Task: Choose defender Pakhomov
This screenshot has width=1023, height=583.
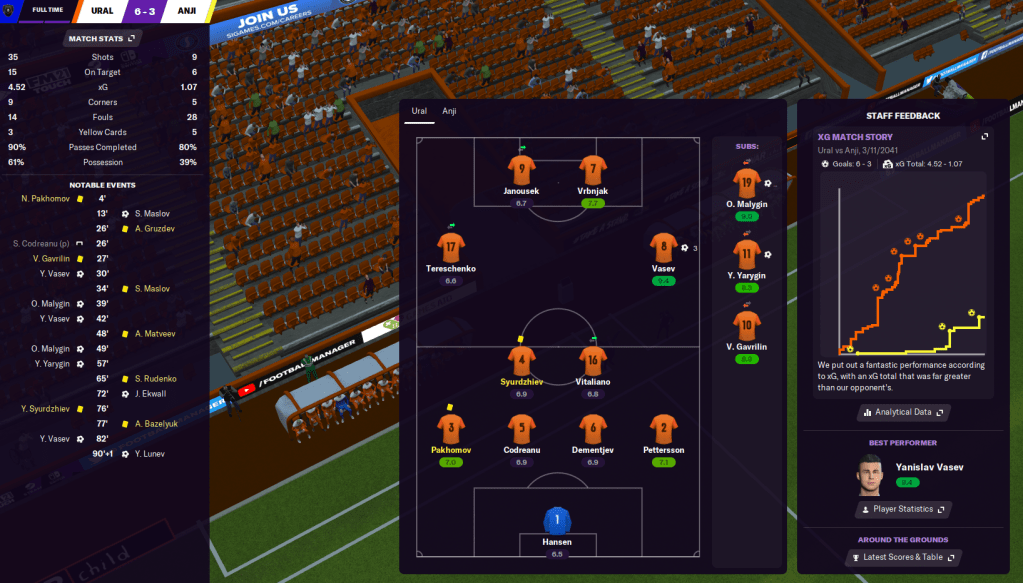Action: pyautogui.click(x=451, y=429)
